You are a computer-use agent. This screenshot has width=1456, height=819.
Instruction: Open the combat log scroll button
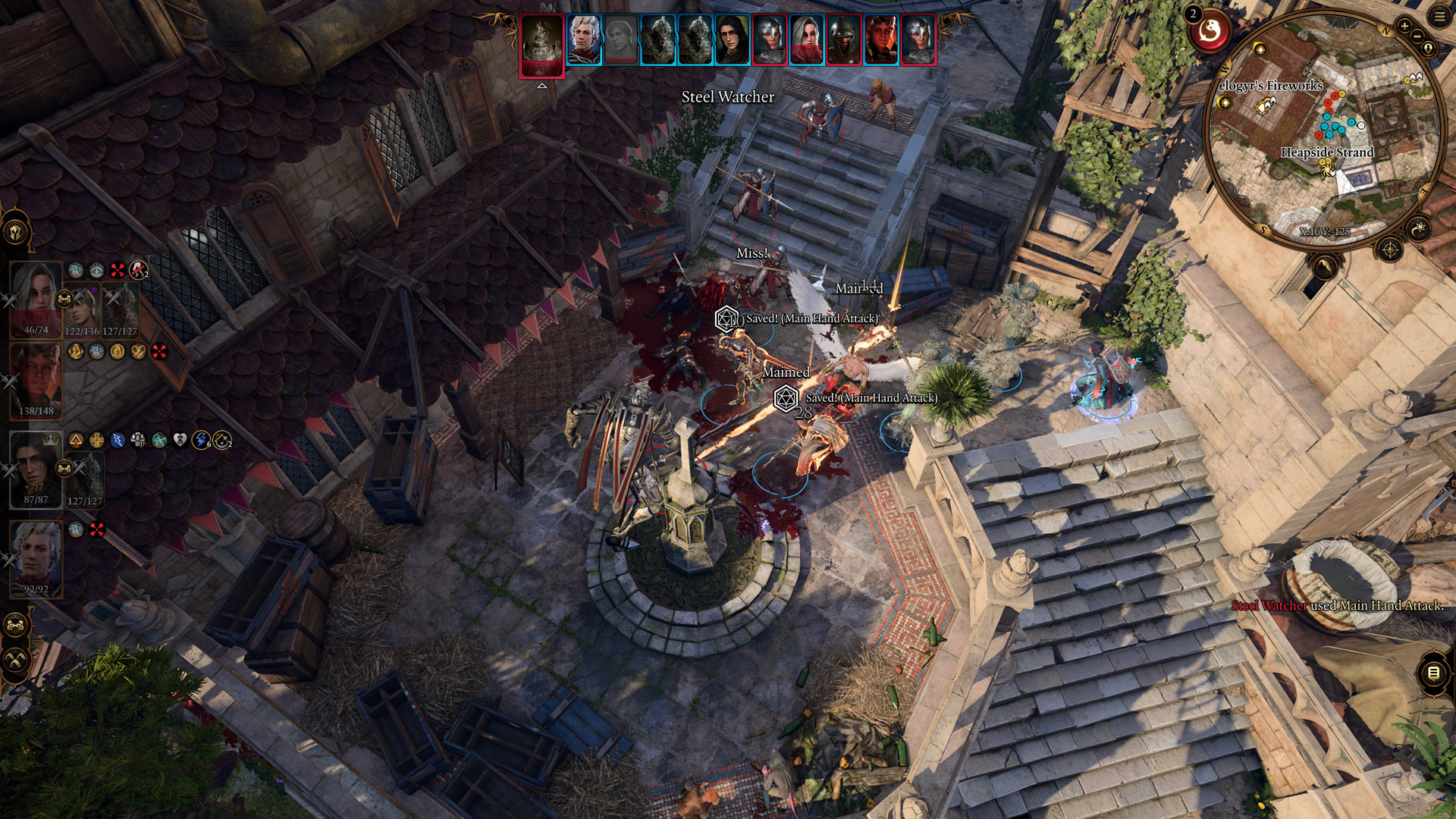coord(1433,673)
